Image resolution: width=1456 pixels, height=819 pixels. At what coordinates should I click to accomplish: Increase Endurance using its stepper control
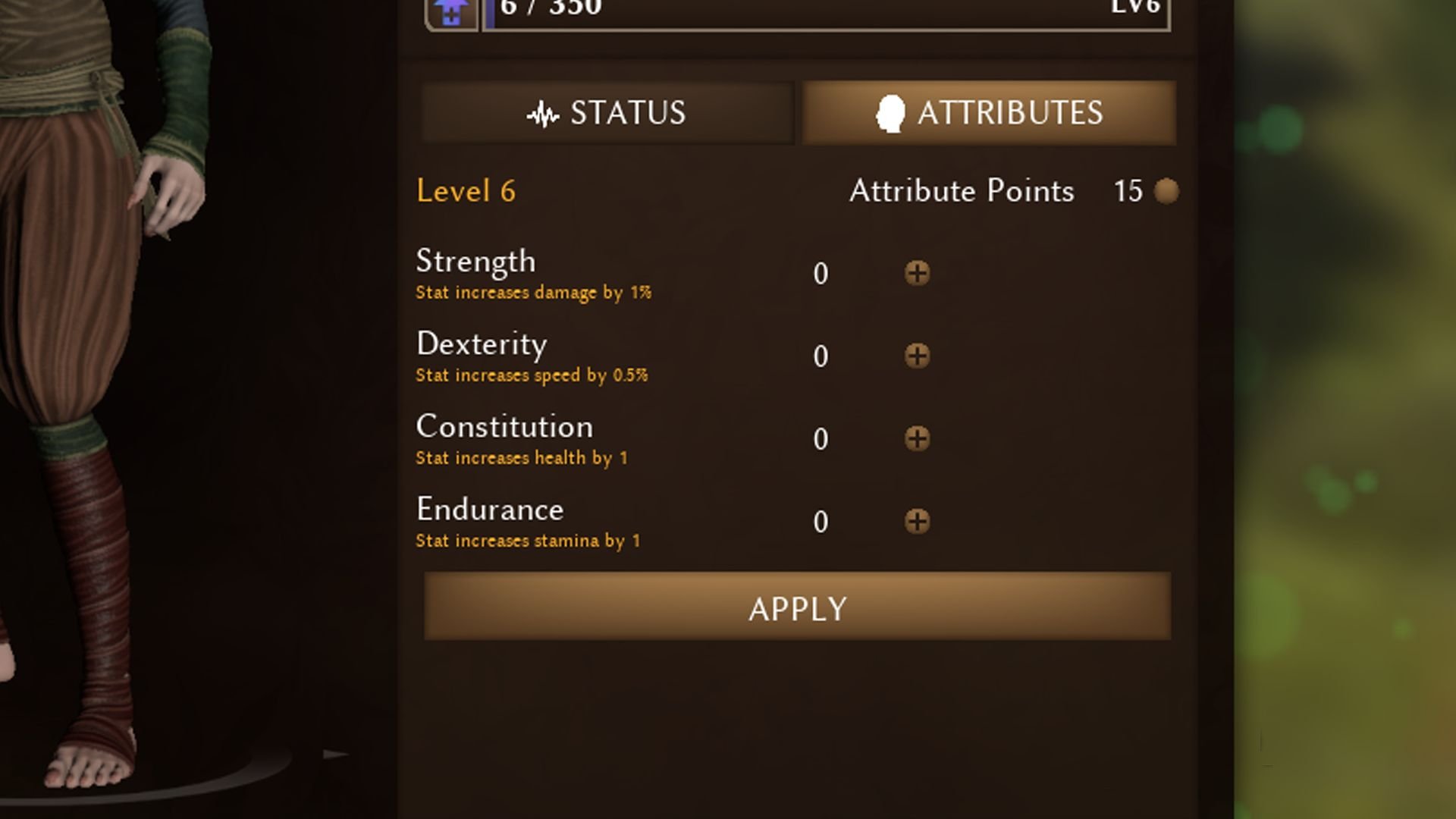pos(918,522)
